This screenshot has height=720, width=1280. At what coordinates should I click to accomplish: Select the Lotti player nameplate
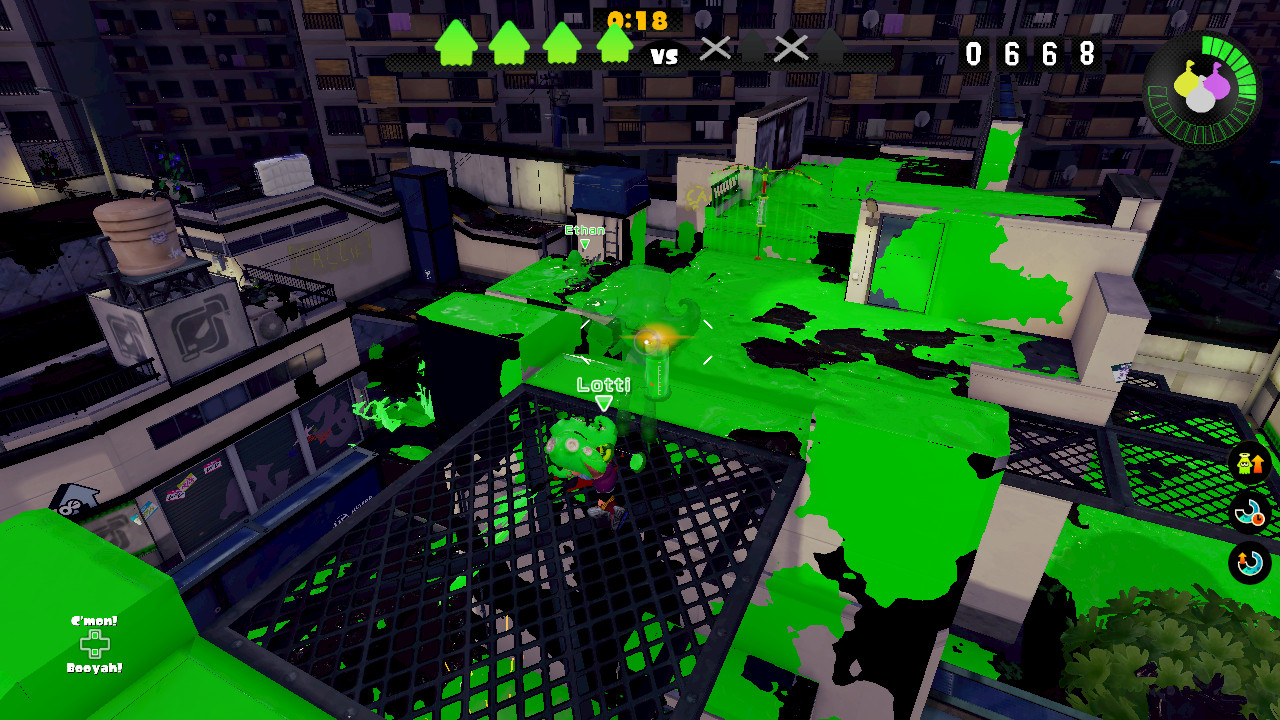pyautogui.click(x=604, y=382)
